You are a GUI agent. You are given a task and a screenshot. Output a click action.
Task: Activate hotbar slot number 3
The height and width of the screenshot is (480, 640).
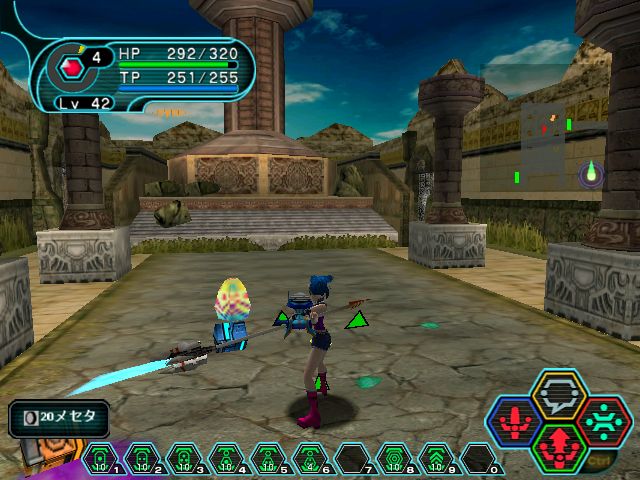coord(184,459)
